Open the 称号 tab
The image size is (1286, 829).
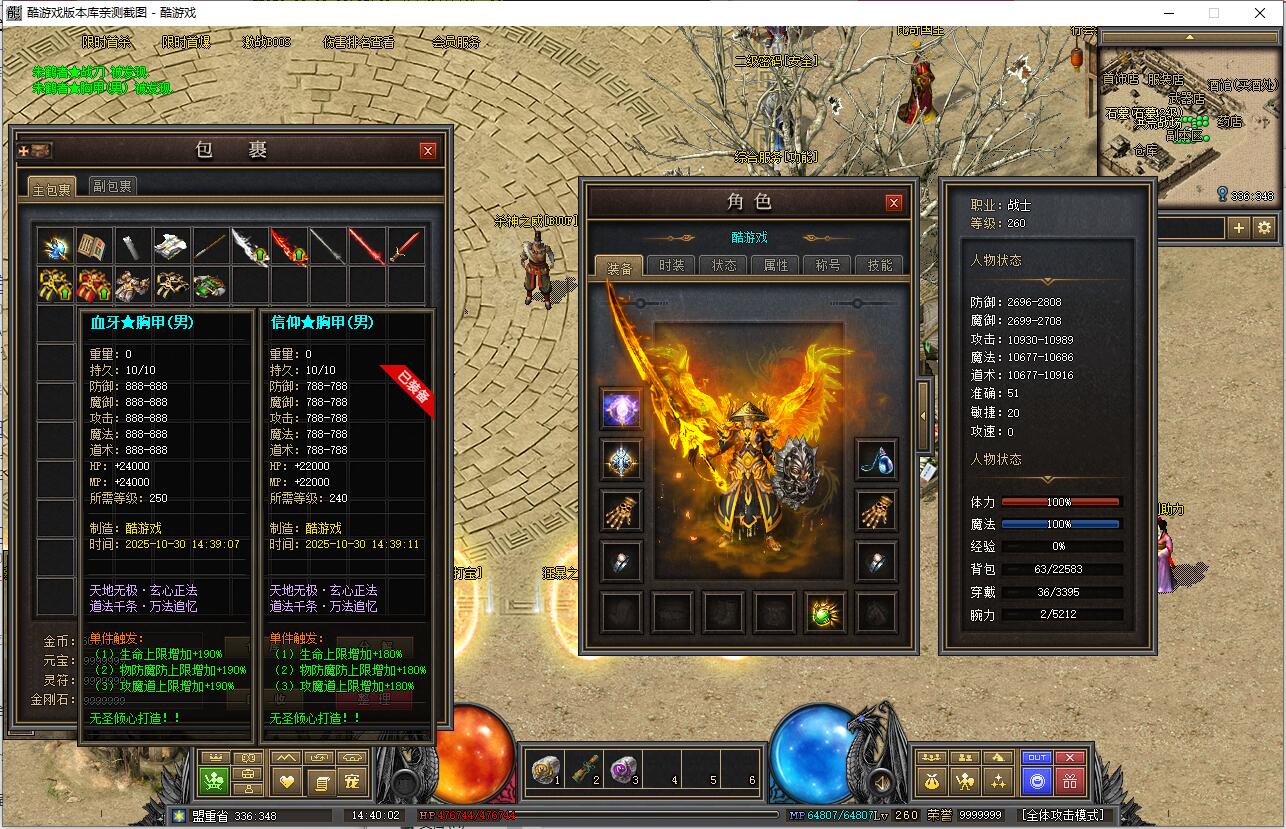[828, 266]
